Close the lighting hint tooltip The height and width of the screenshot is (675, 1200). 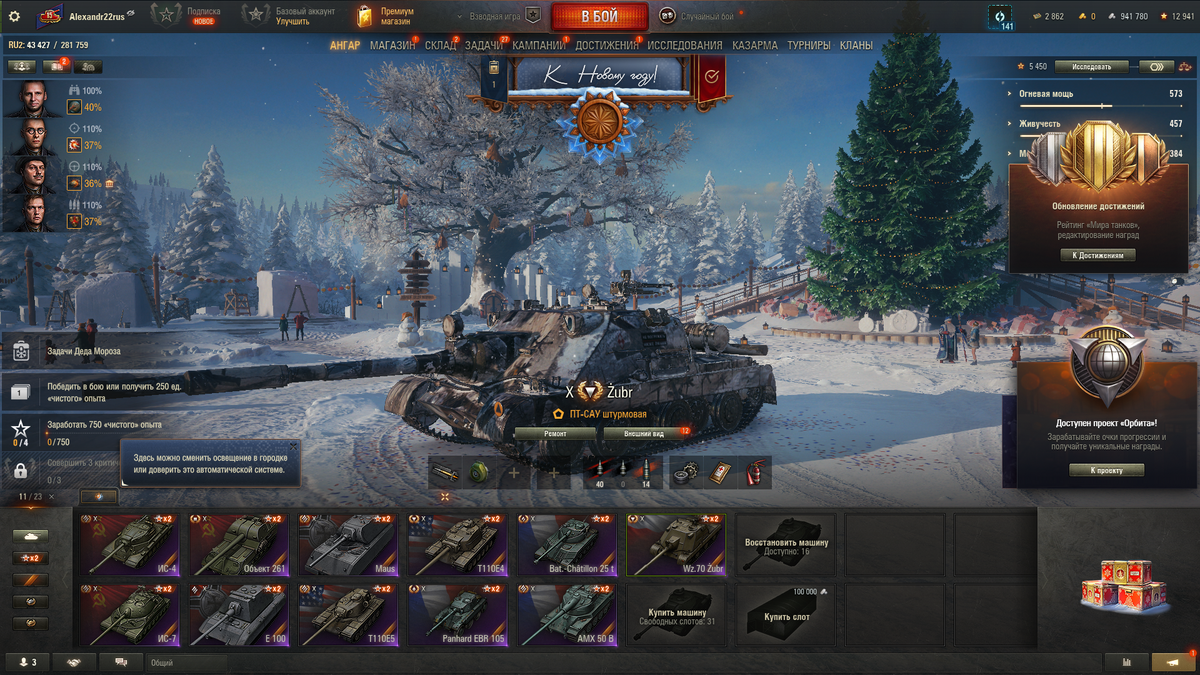click(292, 446)
